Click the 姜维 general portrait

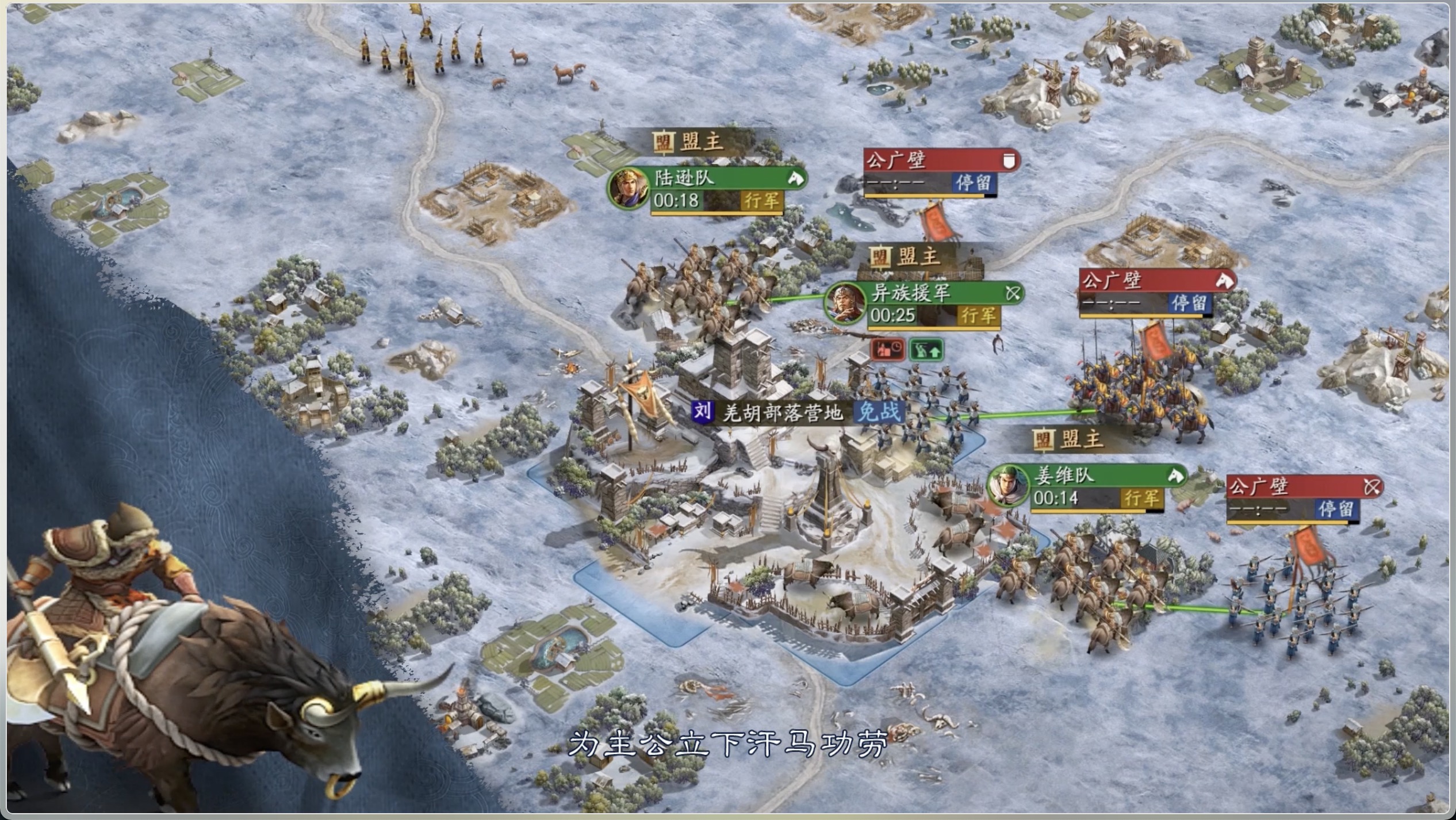[1008, 486]
